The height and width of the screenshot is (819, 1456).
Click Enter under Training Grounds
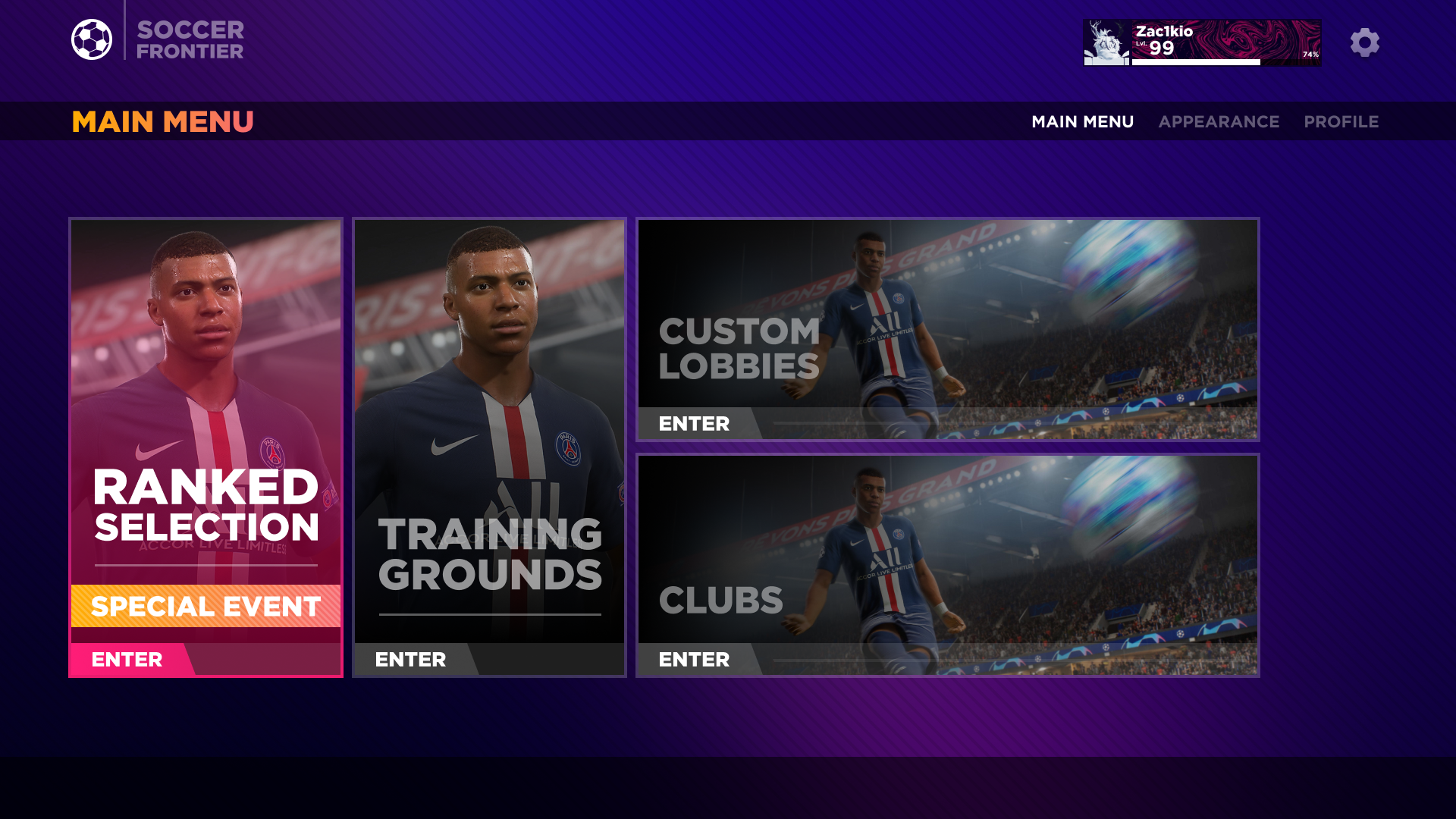[411, 660]
